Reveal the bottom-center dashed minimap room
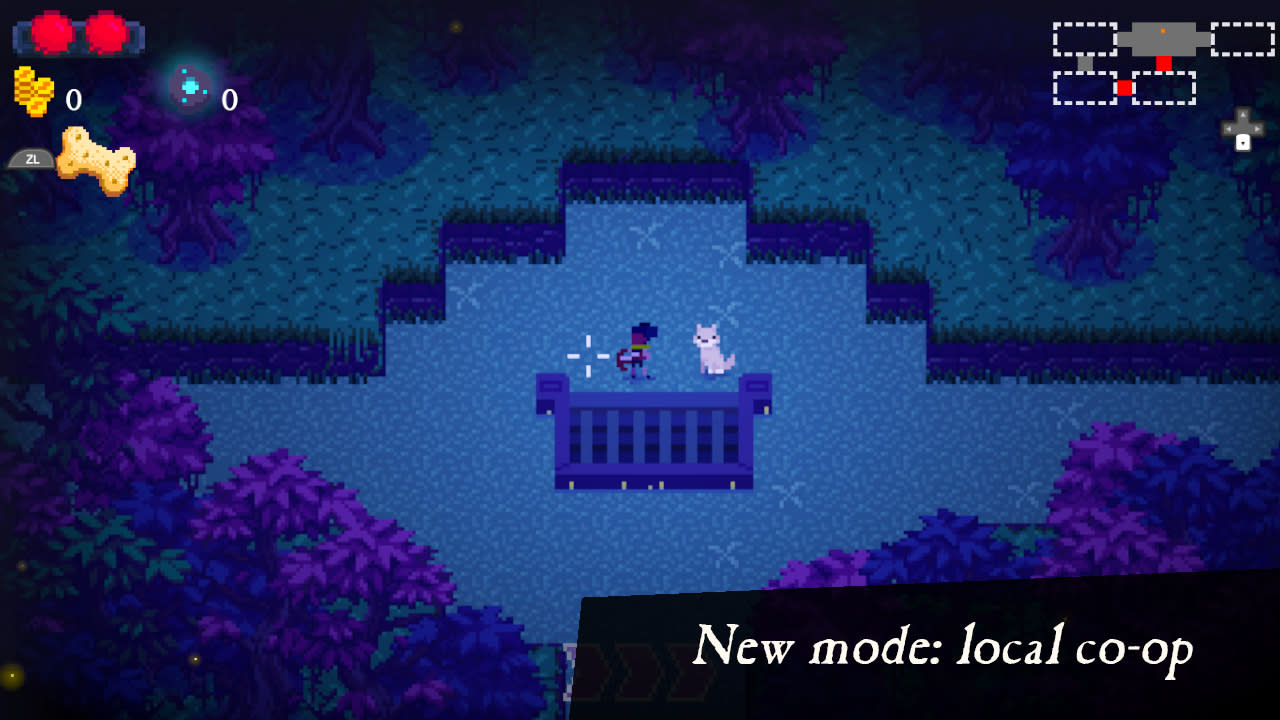 click(x=1163, y=87)
